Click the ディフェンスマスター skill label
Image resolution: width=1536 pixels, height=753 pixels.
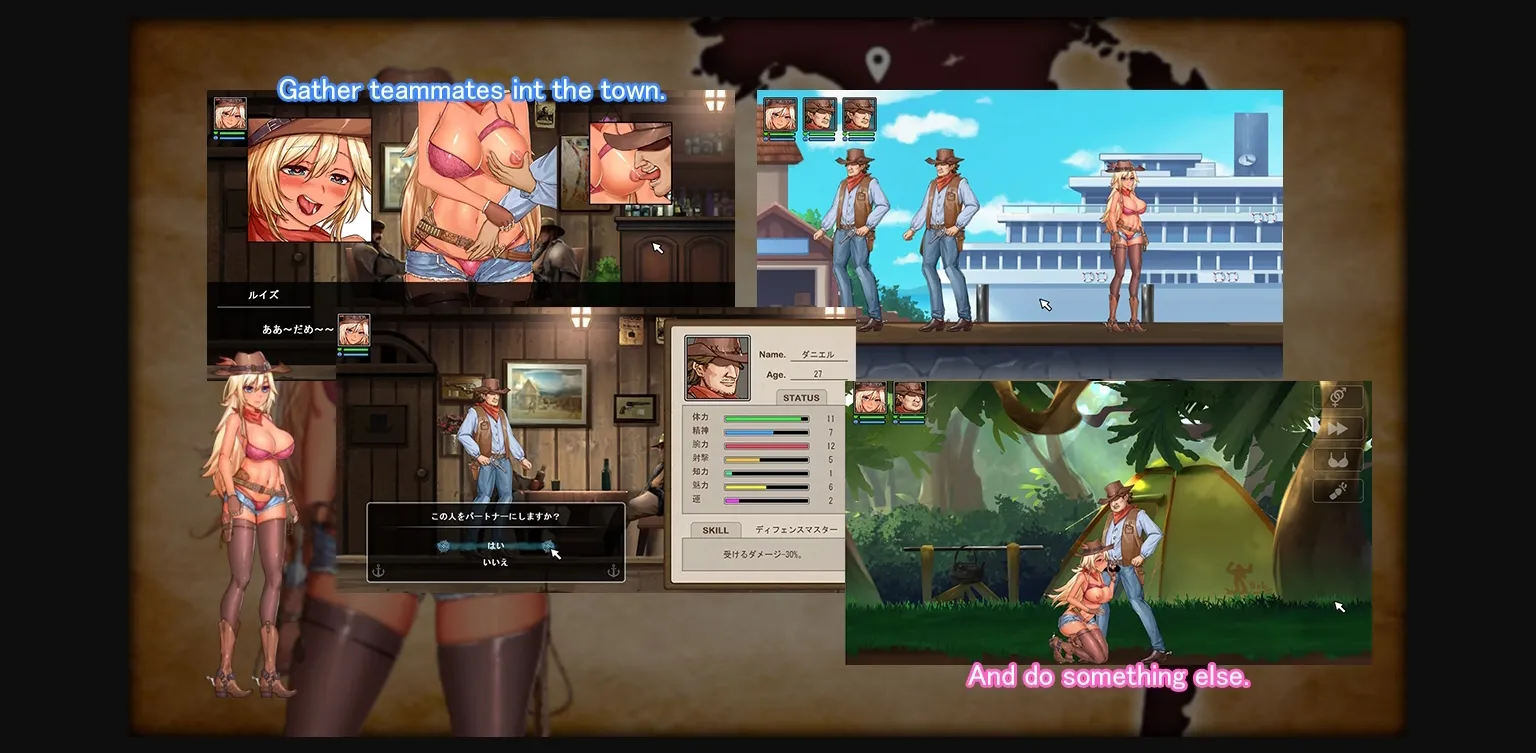(797, 530)
